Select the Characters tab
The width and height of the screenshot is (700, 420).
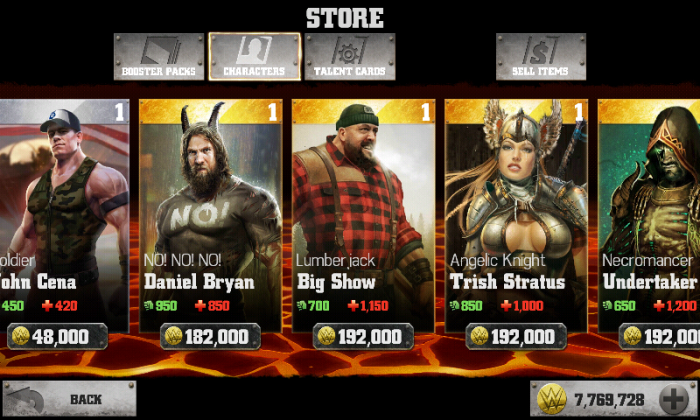(254, 56)
